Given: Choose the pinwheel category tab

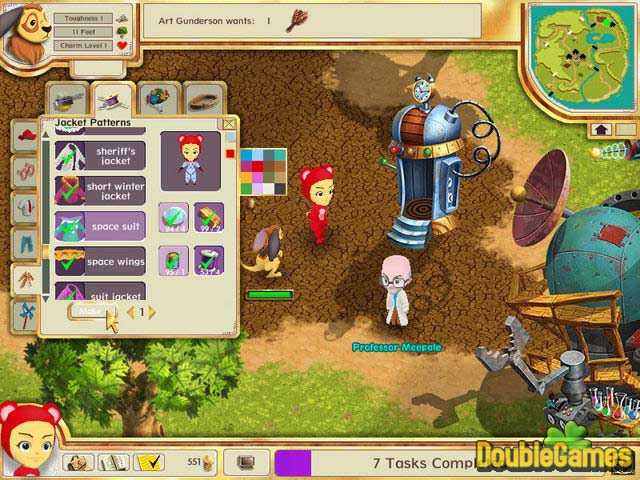Looking at the screenshot, I should 25,313.
